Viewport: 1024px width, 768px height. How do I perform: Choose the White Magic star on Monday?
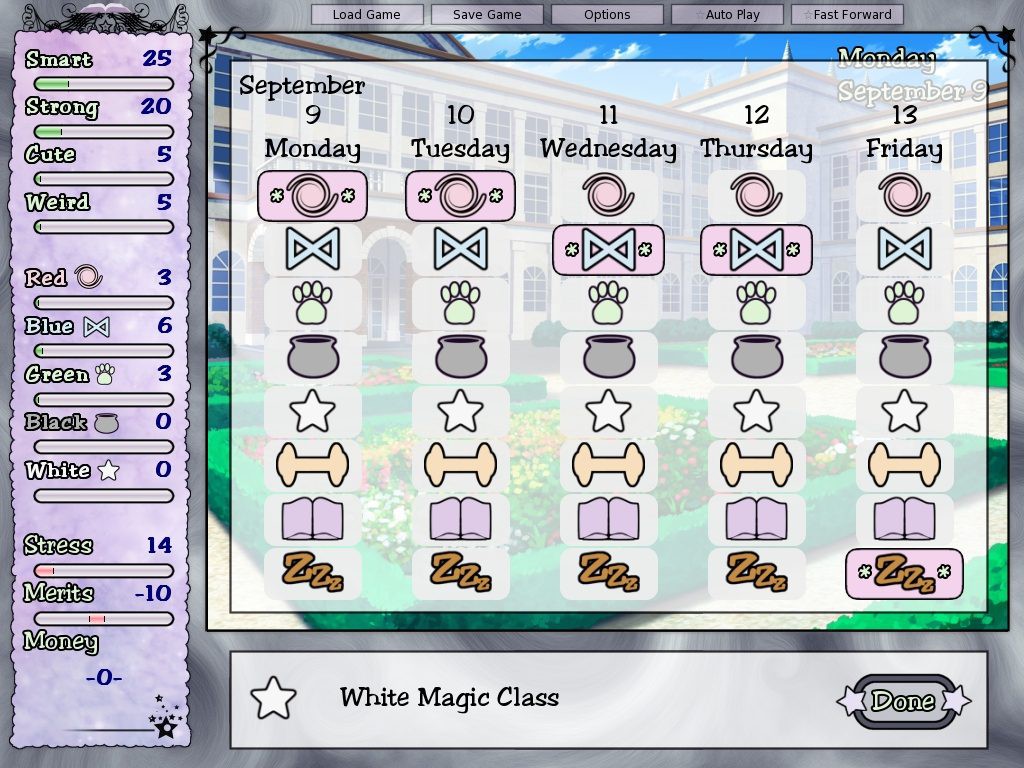313,411
